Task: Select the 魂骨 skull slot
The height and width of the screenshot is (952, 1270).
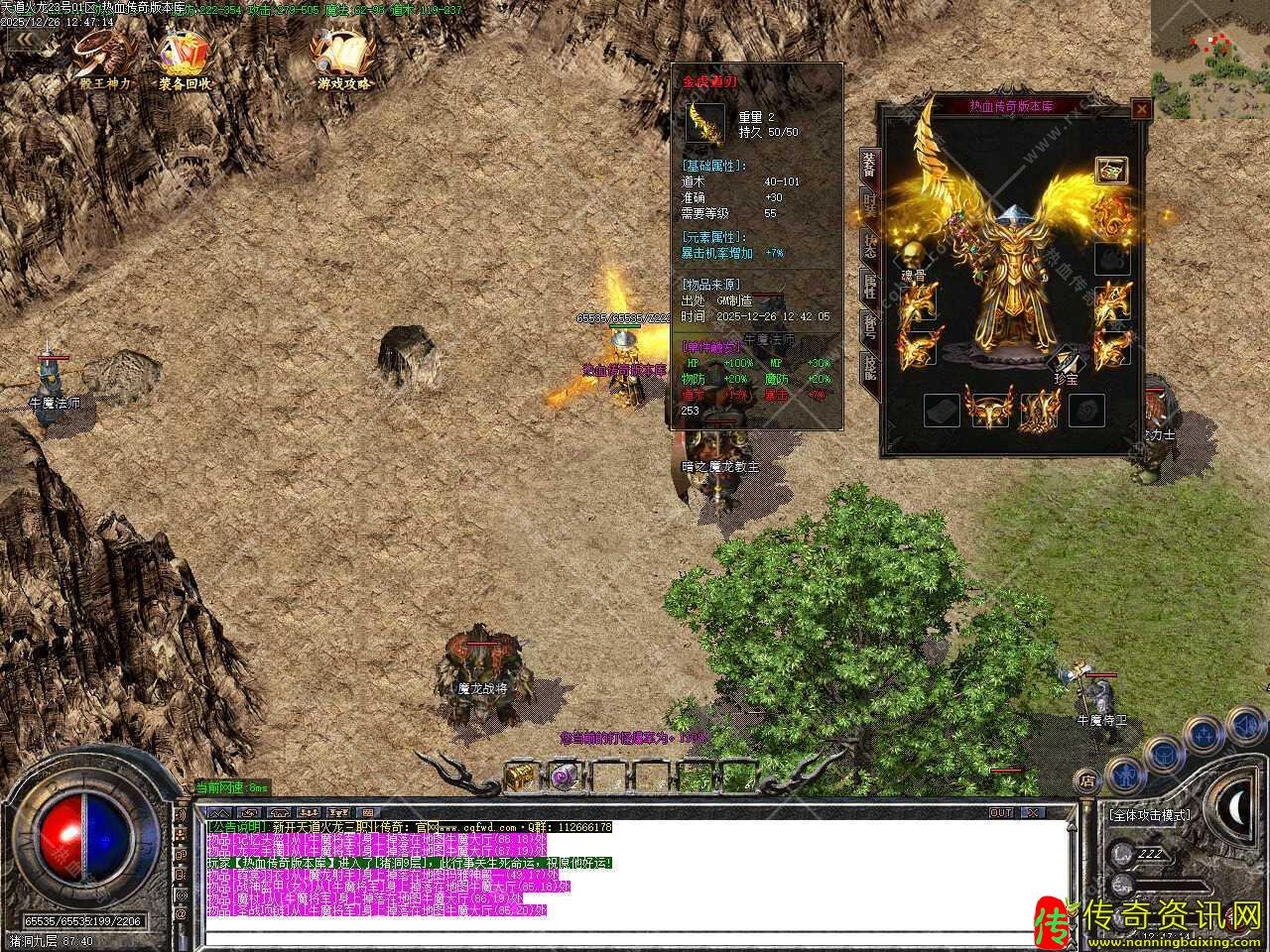Action: (913, 254)
